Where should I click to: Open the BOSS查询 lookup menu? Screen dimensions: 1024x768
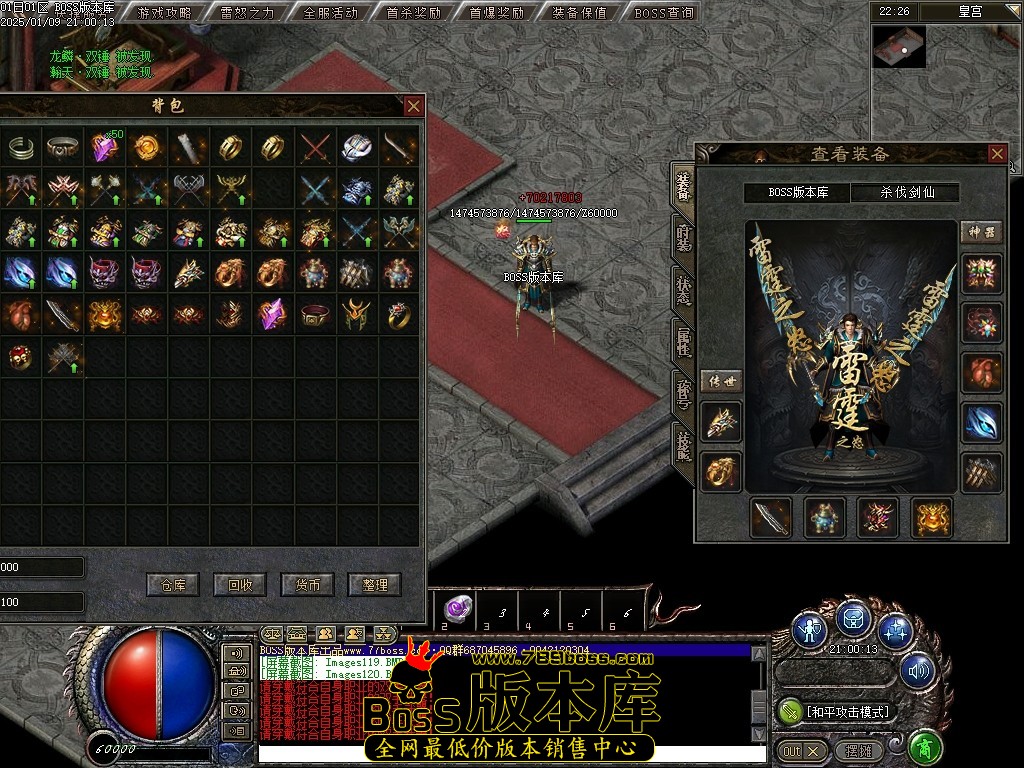[x=664, y=13]
